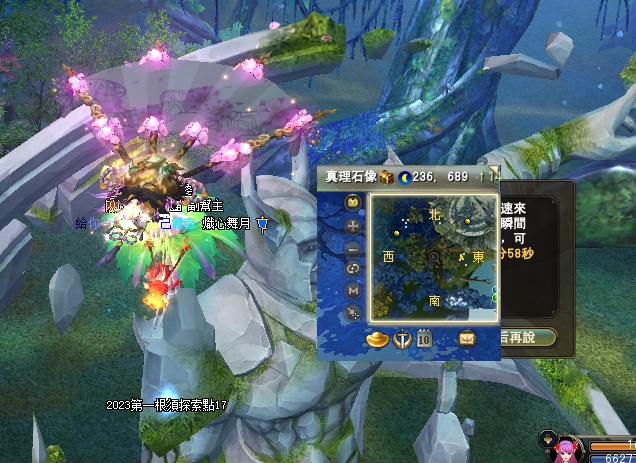Click the crescent moon icon beside coordinates

tap(405, 177)
